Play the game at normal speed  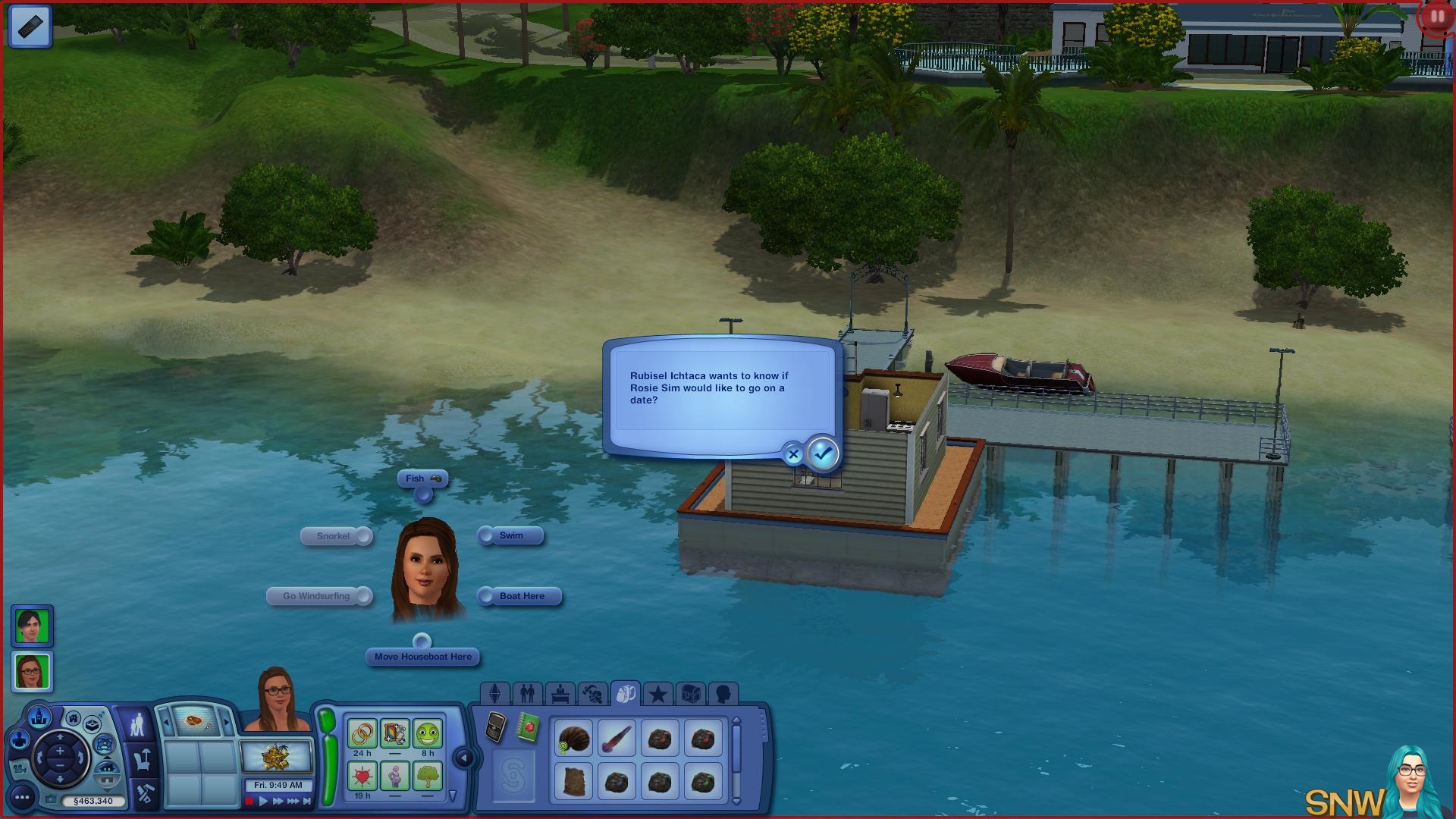pyautogui.click(x=263, y=801)
